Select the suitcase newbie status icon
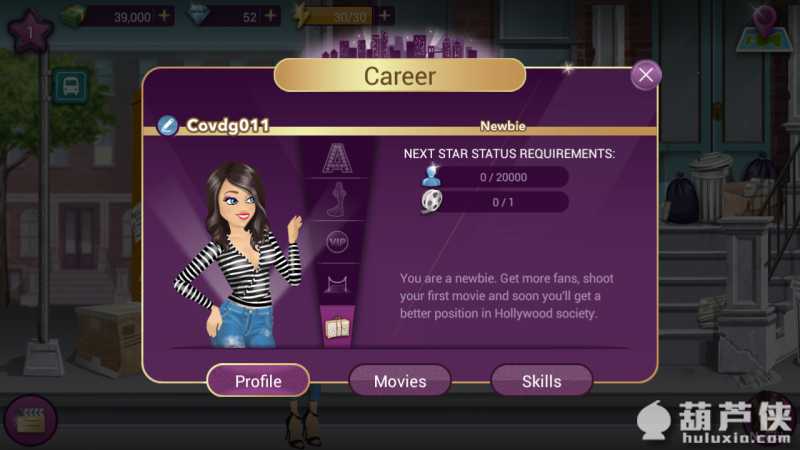This screenshot has width=800, height=450. (x=337, y=326)
